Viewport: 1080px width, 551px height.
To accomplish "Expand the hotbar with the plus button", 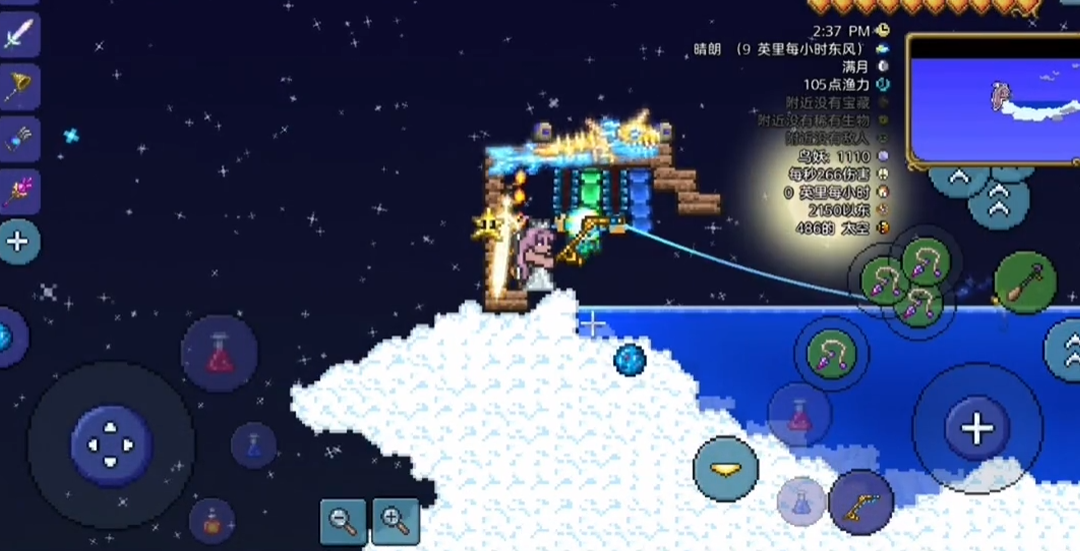I will (18, 241).
